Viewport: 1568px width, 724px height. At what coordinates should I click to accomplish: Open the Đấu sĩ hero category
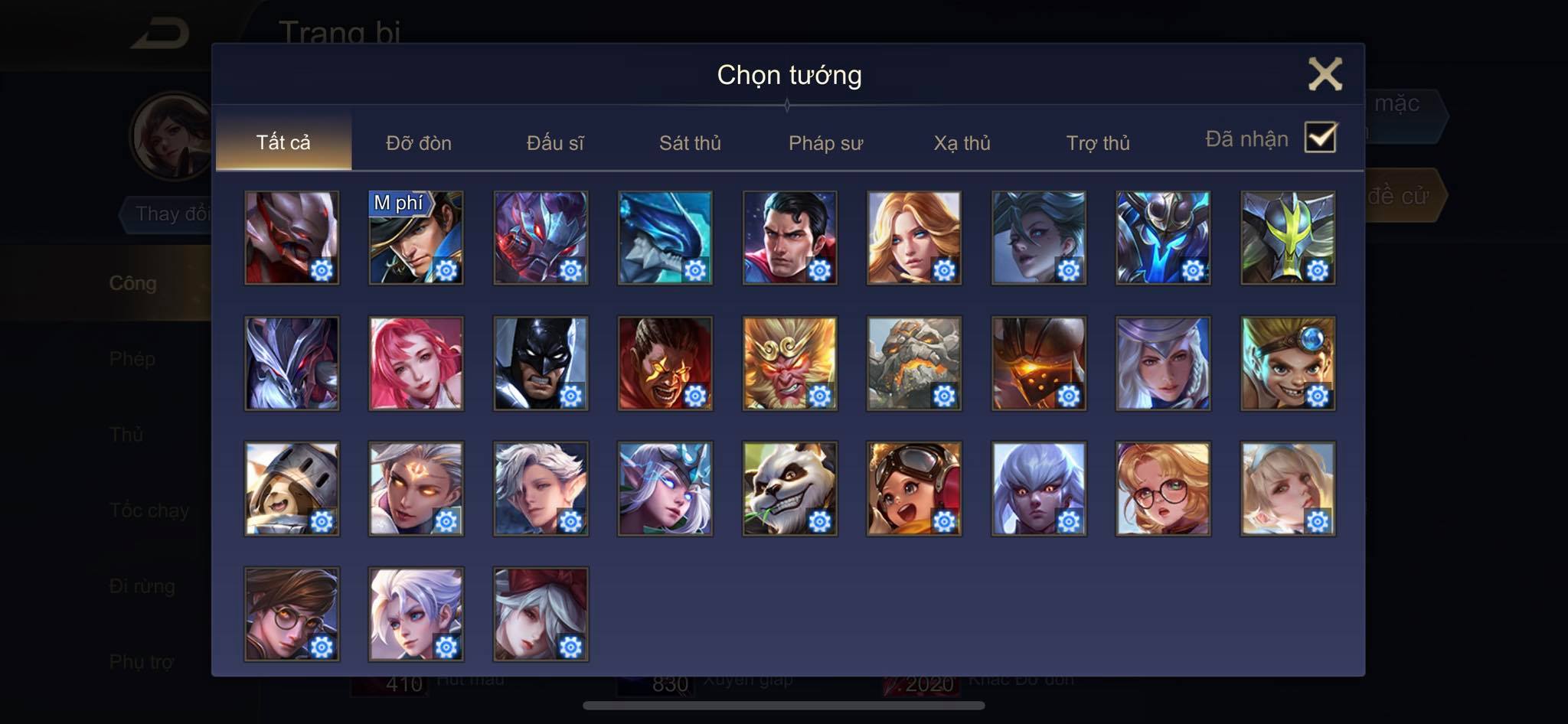pyautogui.click(x=555, y=143)
